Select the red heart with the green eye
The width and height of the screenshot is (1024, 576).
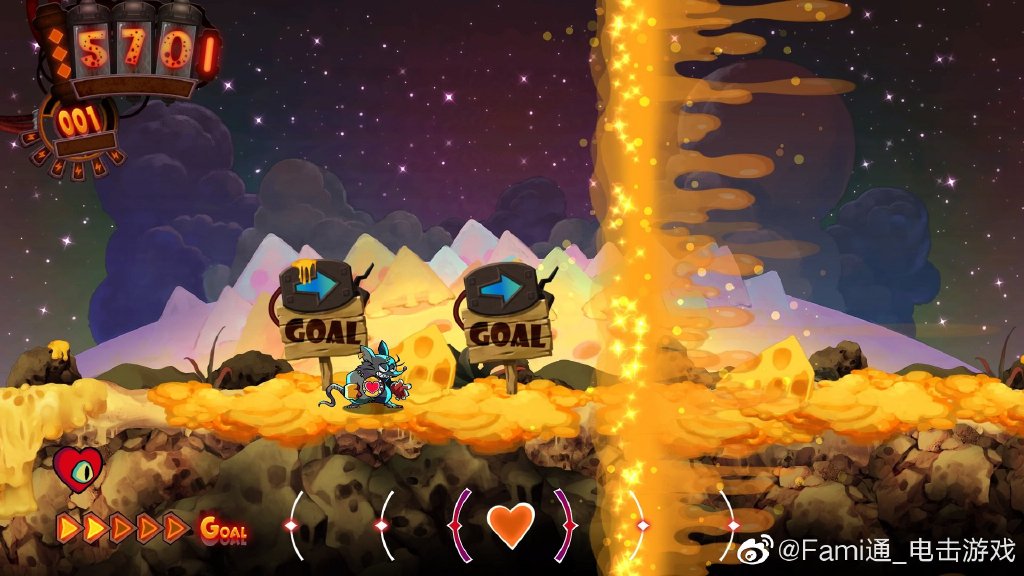click(x=77, y=468)
